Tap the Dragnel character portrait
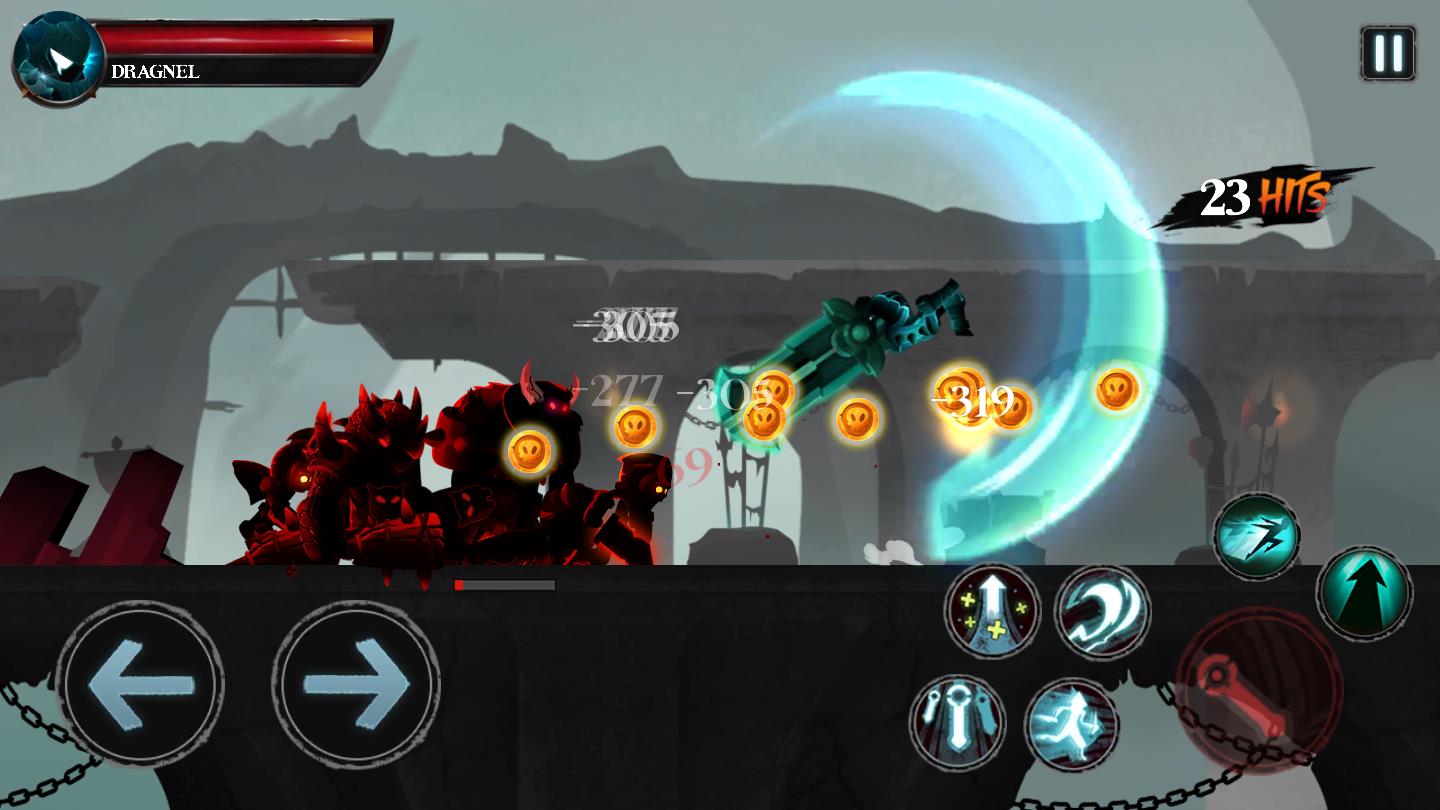Screen dimensions: 1440x810 point(58,58)
